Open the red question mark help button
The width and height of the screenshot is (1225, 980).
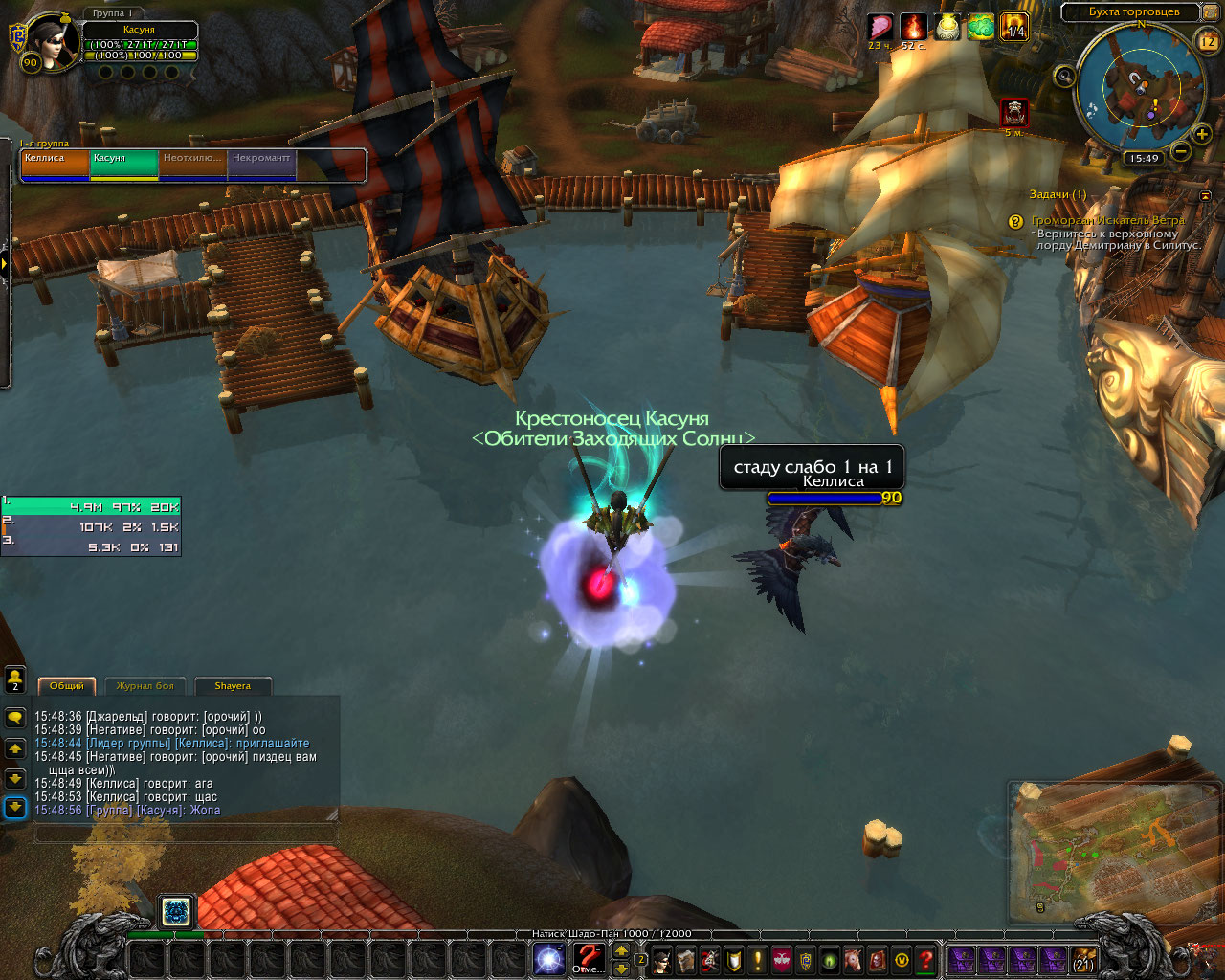(925, 960)
